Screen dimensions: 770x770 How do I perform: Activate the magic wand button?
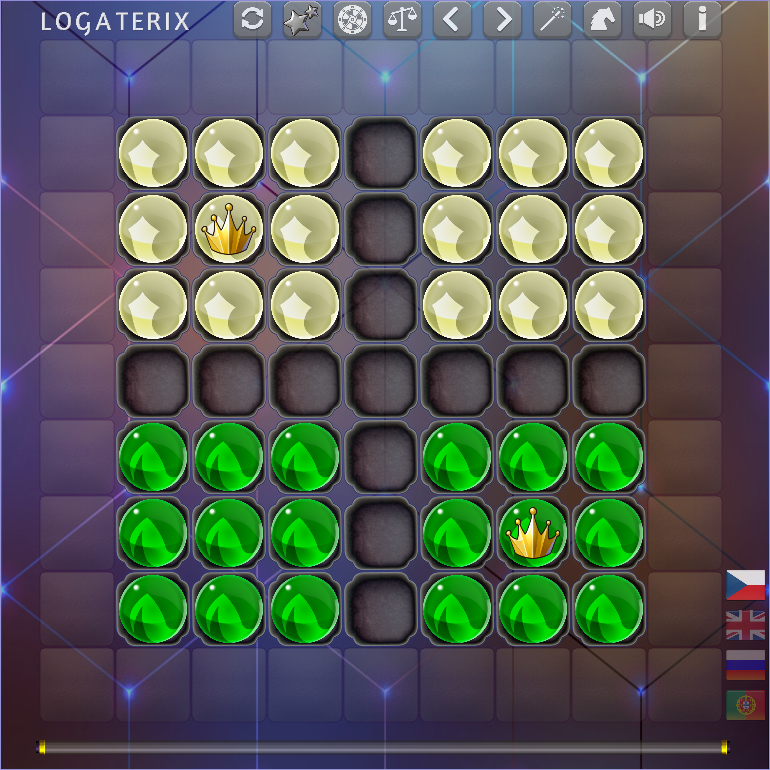[553, 20]
